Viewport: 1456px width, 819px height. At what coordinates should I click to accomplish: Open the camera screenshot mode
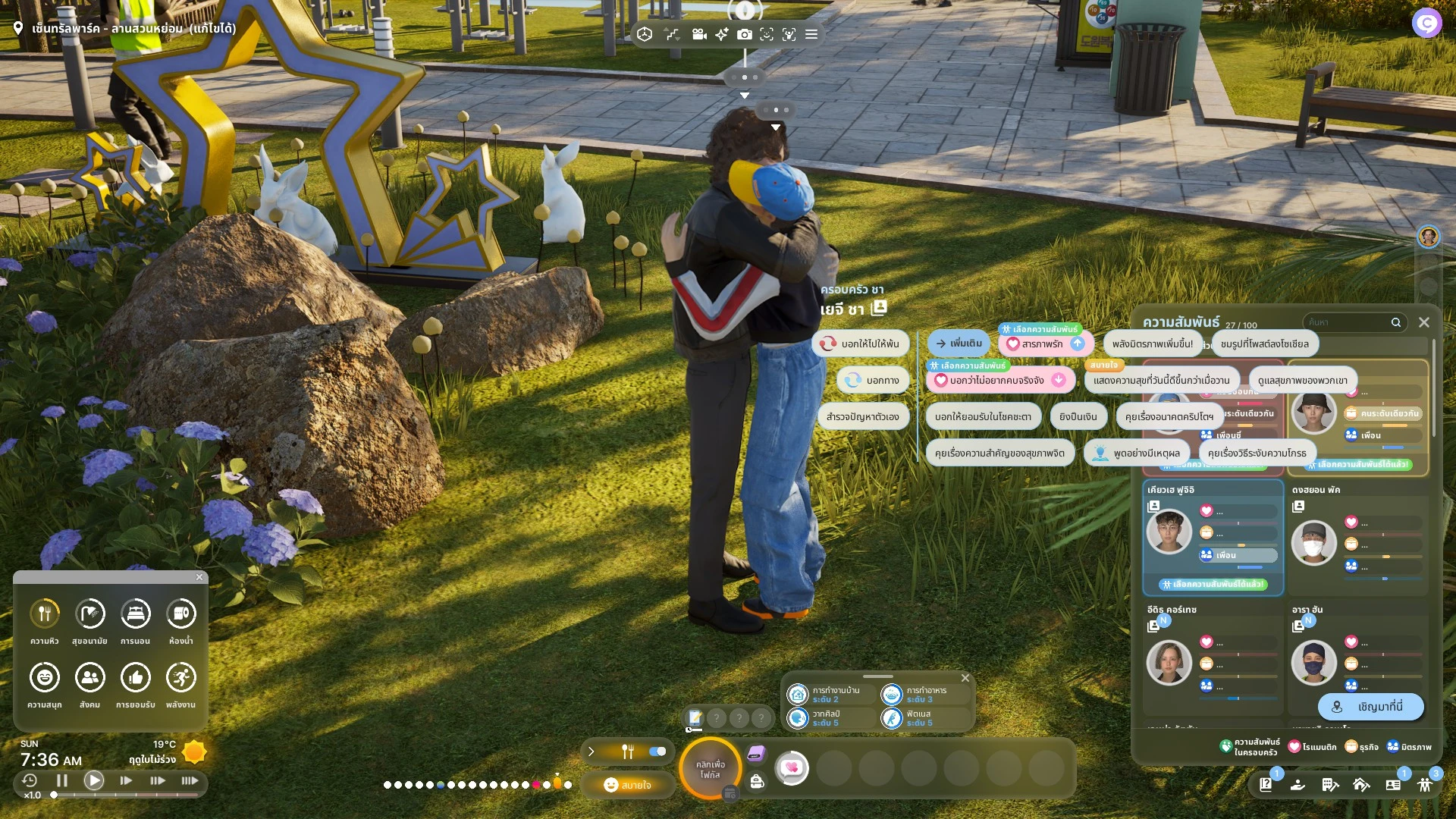tap(745, 34)
